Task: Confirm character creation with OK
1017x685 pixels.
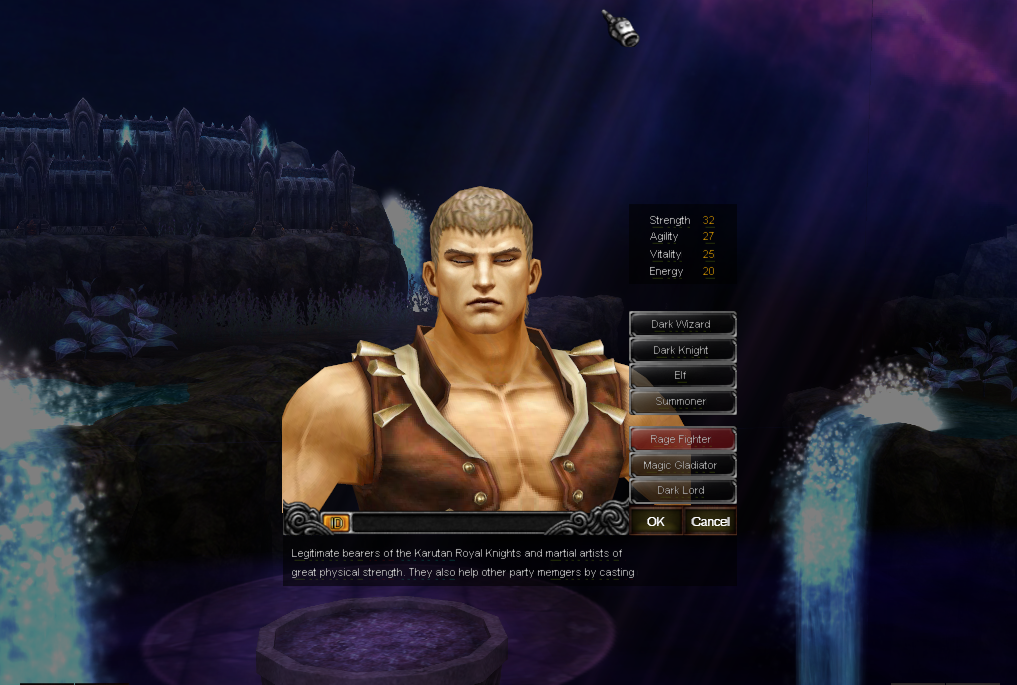Action: (656, 521)
